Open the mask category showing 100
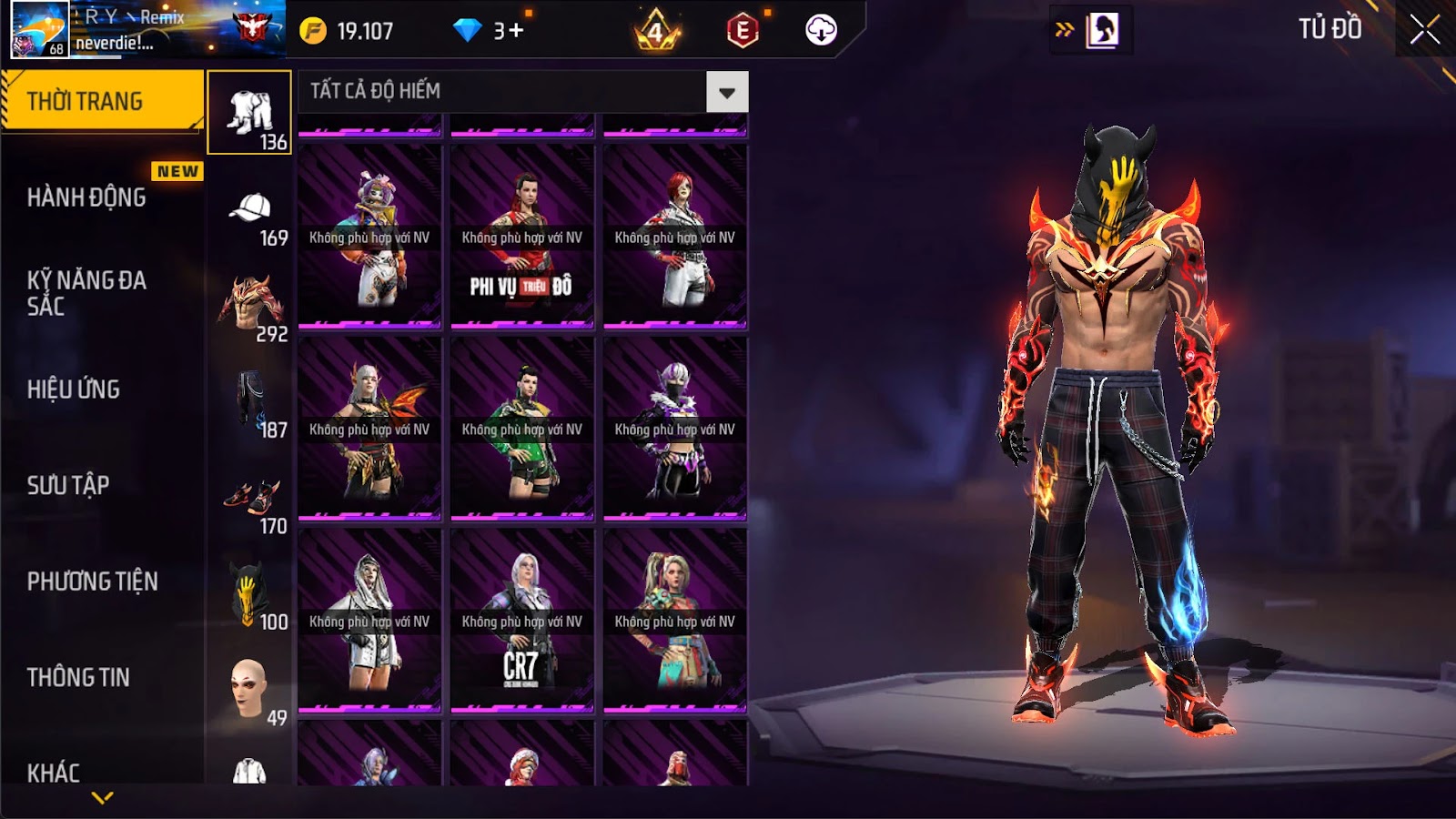Screen dimensions: 1456x819 pos(249,597)
